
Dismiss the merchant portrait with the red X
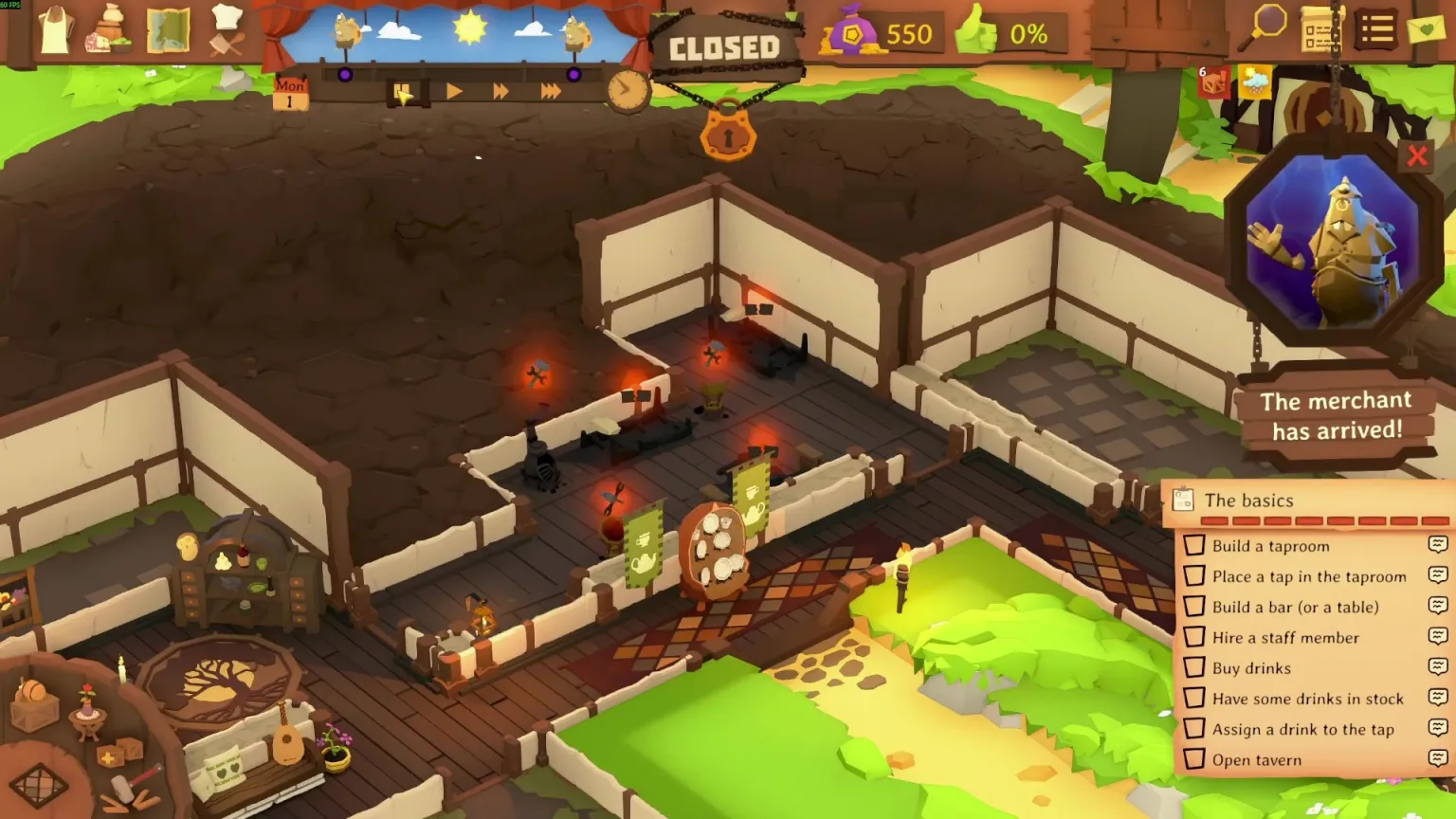pyautogui.click(x=1419, y=156)
